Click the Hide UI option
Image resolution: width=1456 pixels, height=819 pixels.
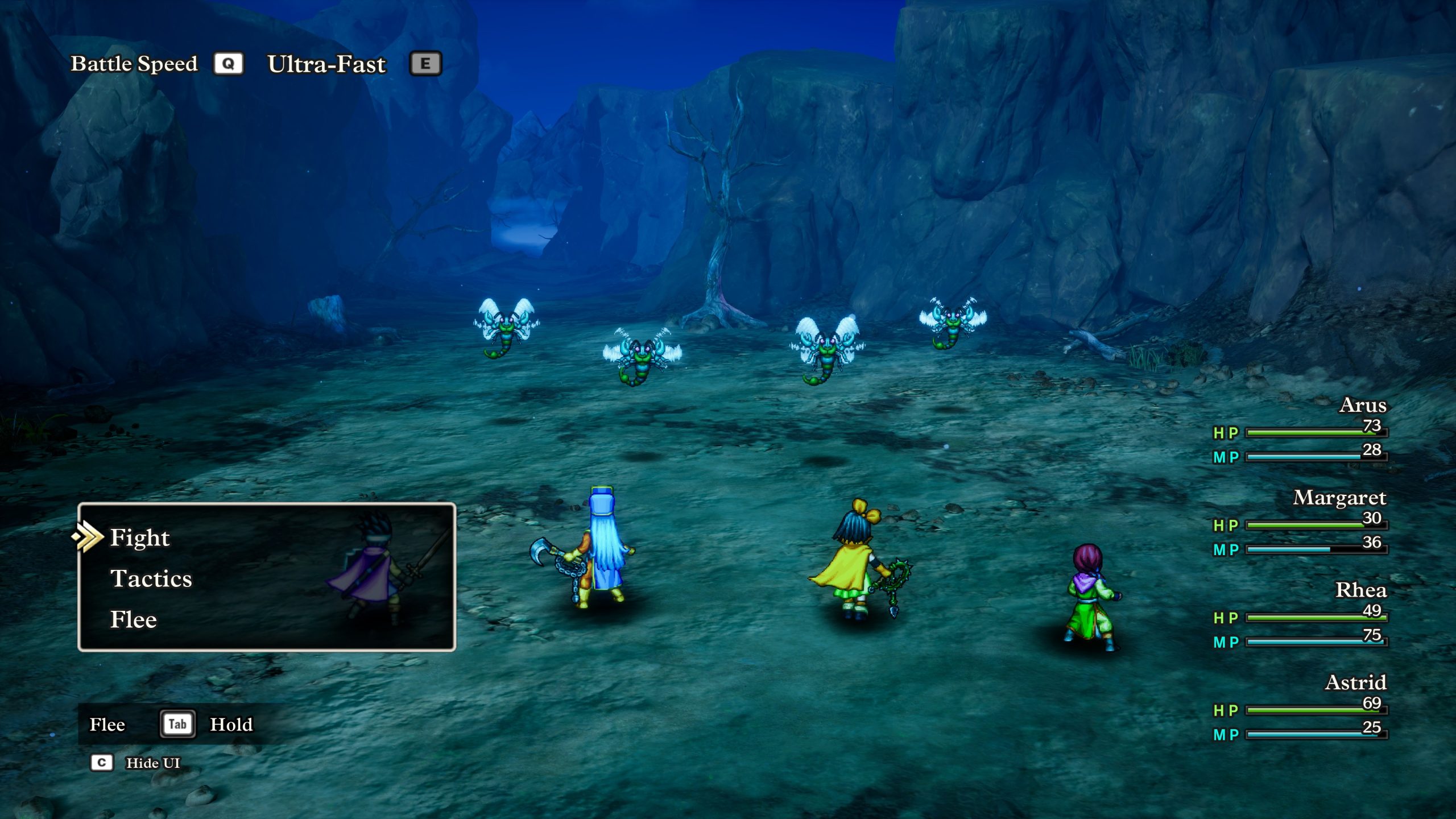coord(152,763)
